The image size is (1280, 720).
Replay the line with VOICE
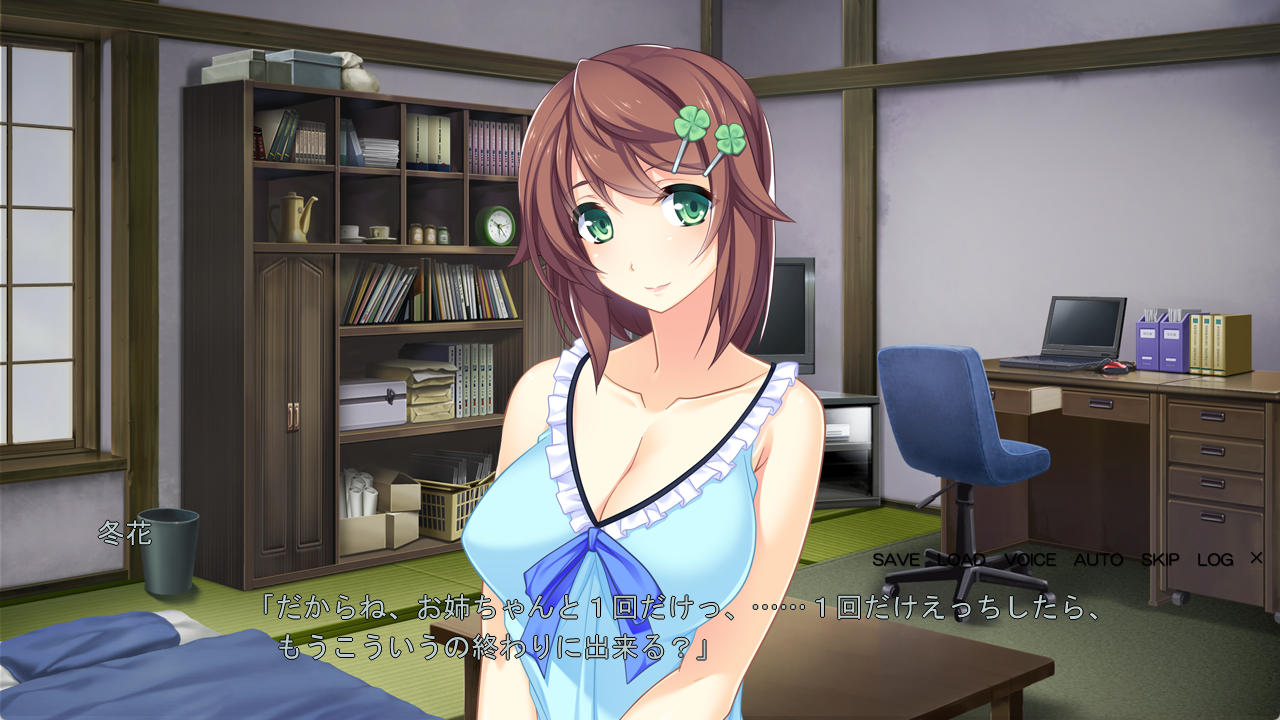[1030, 560]
